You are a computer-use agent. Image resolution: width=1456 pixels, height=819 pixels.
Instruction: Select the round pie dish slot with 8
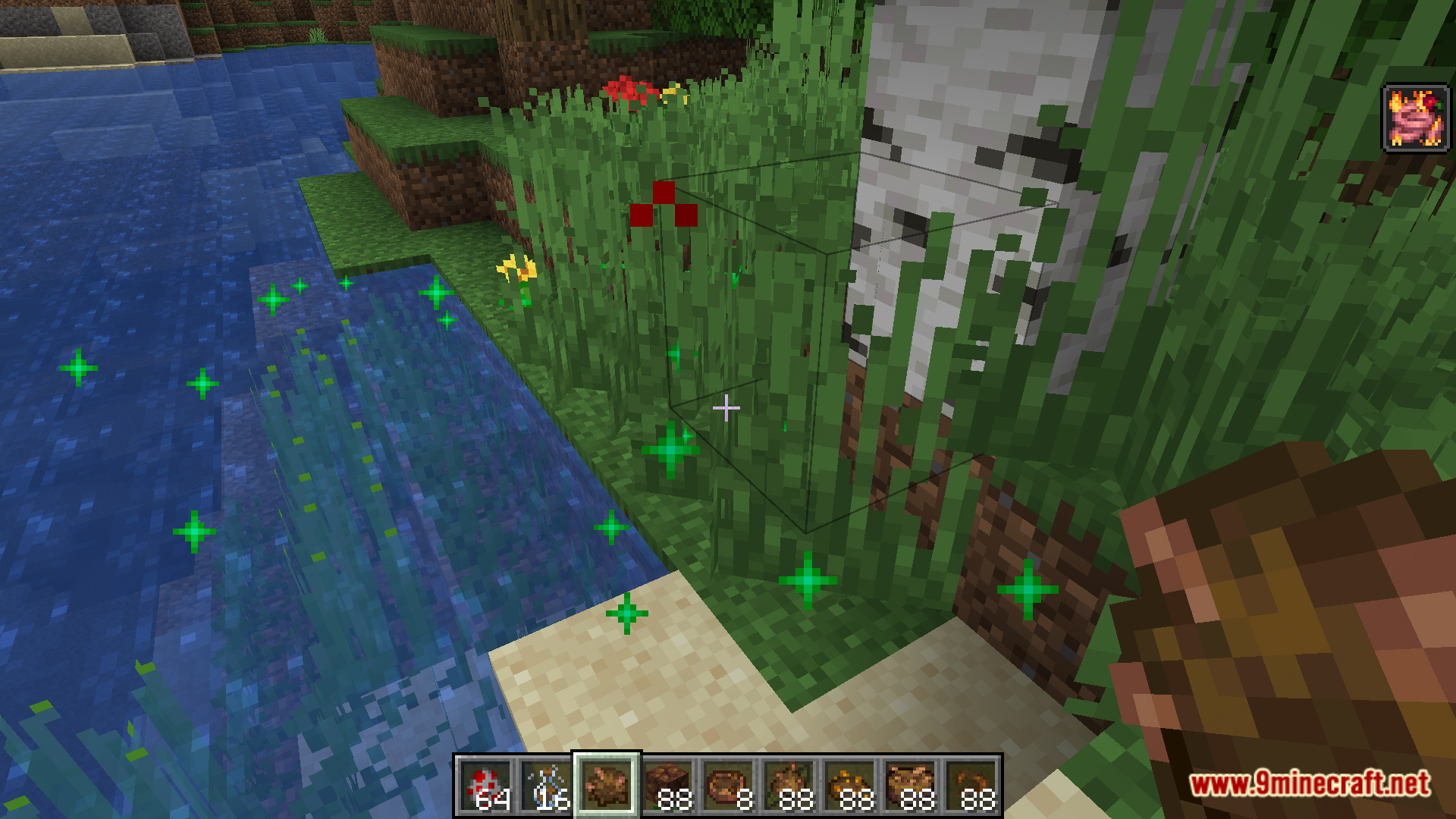(728, 786)
